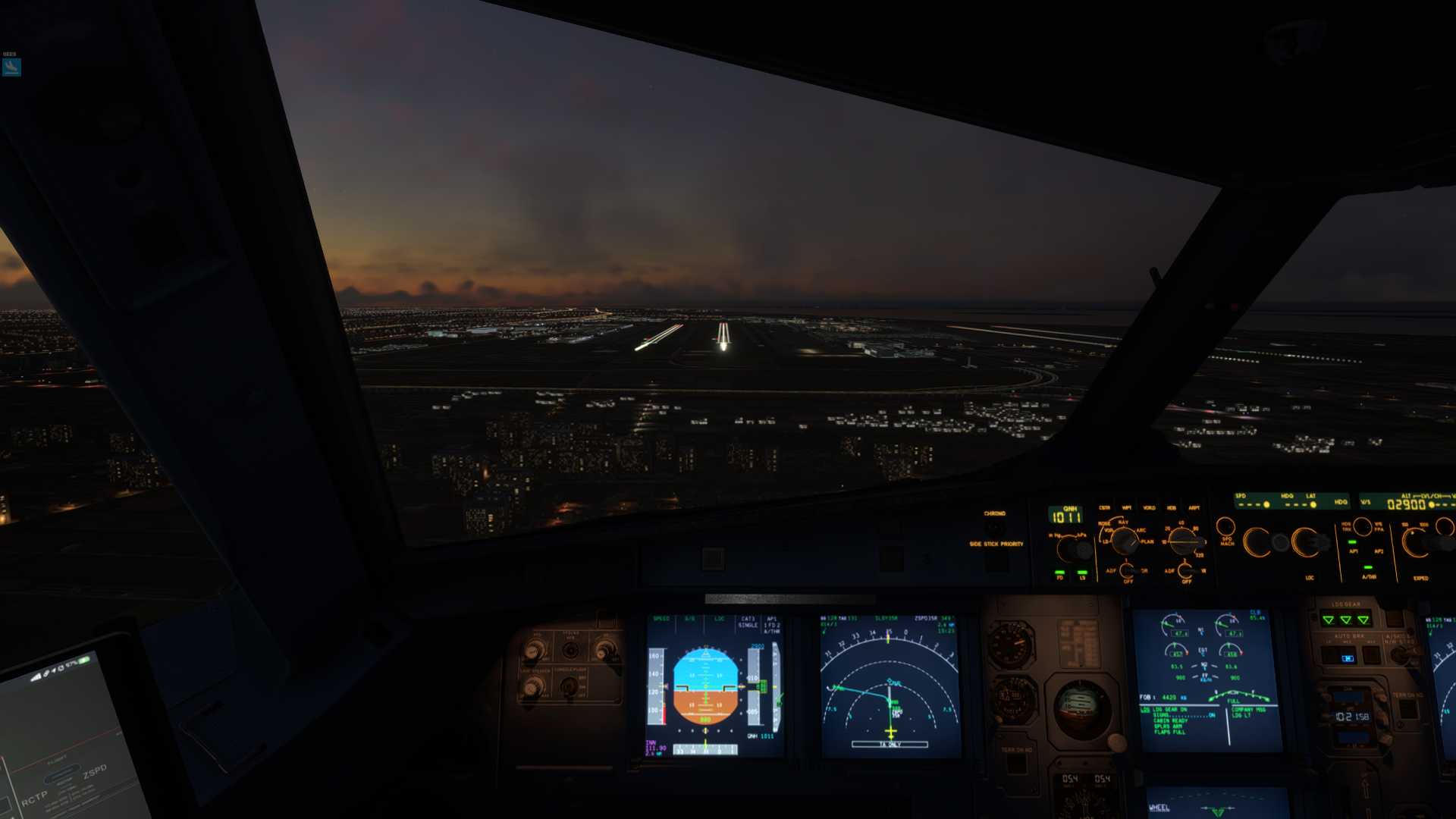Enable the CSTR constraint display button

[x=1104, y=508]
